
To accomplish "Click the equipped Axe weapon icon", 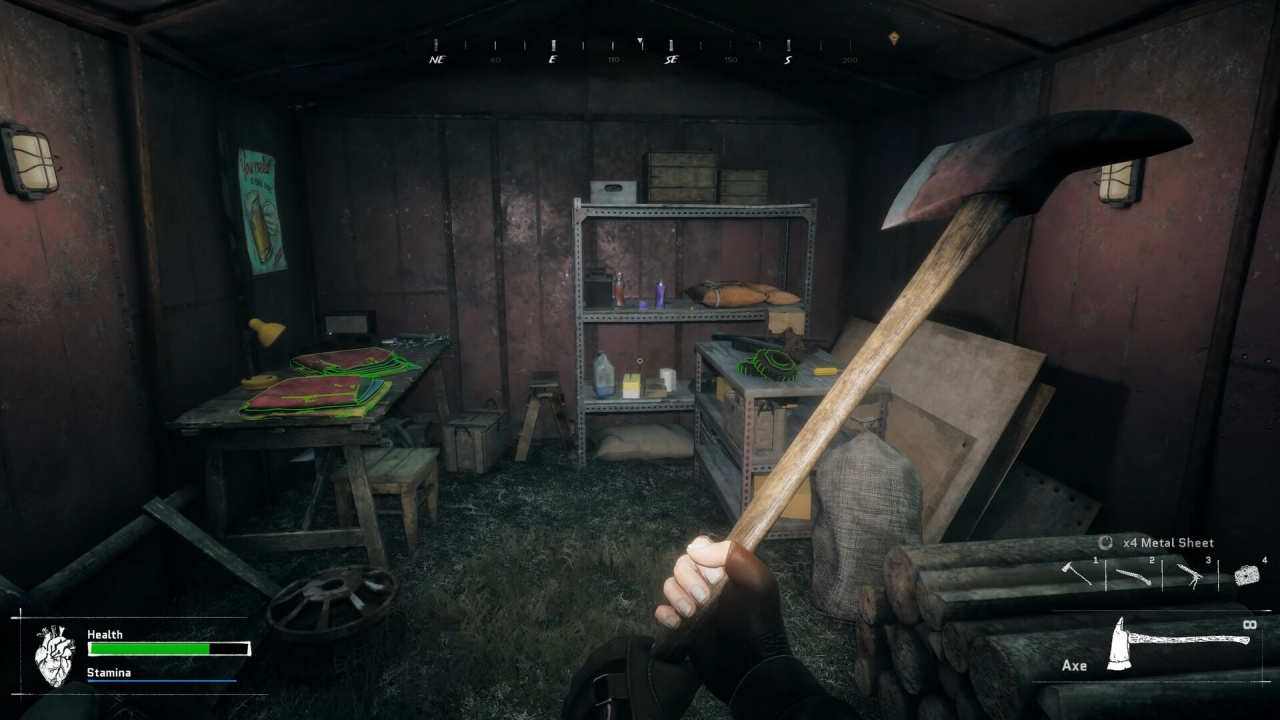I will [x=1178, y=642].
